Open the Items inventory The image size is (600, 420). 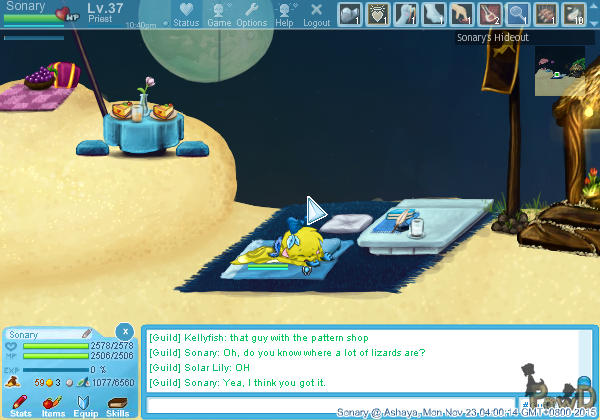(x=52, y=404)
